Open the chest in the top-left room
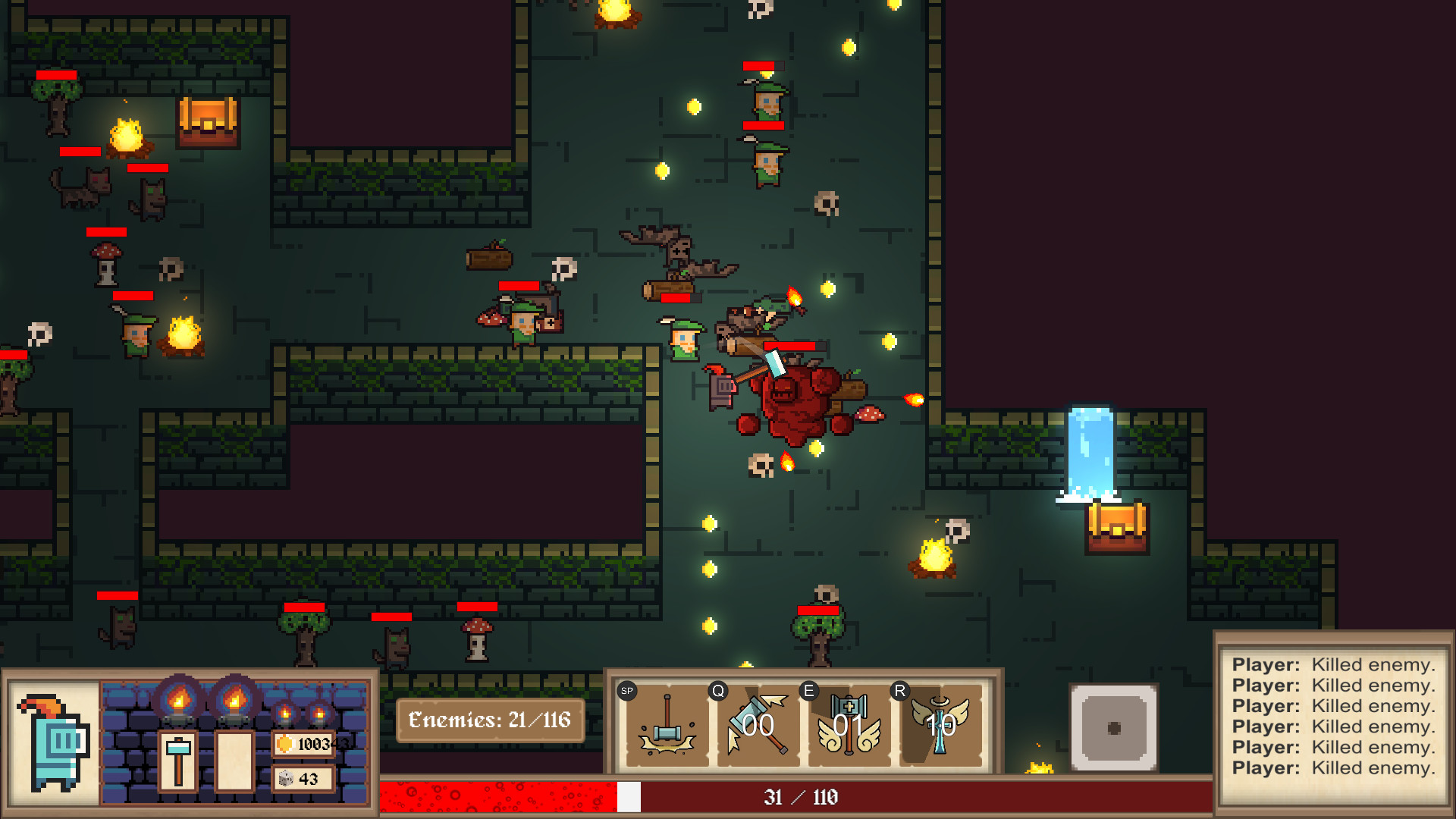Image resolution: width=1456 pixels, height=819 pixels. 207,124
